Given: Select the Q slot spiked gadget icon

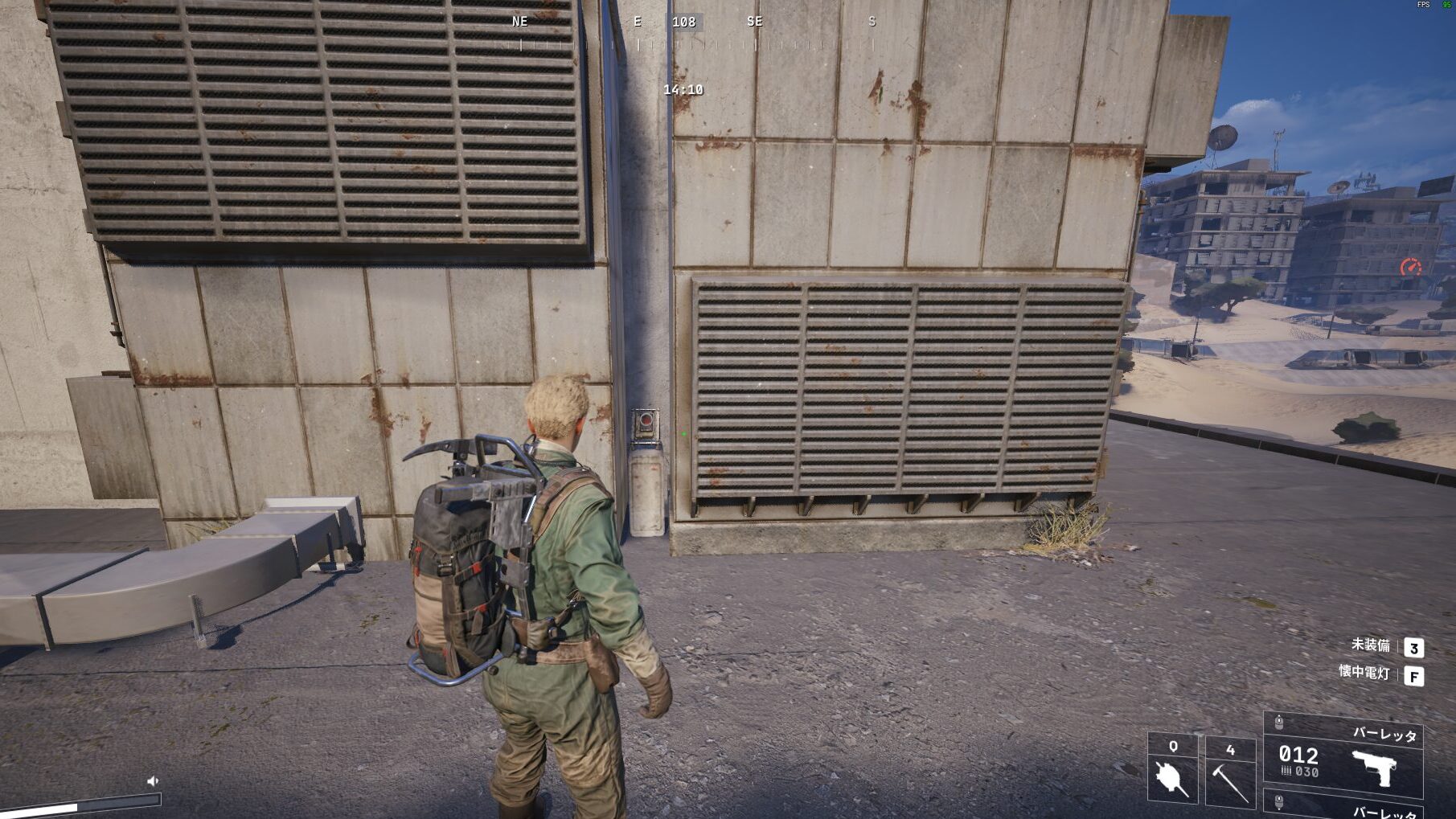Looking at the screenshot, I should (1171, 777).
